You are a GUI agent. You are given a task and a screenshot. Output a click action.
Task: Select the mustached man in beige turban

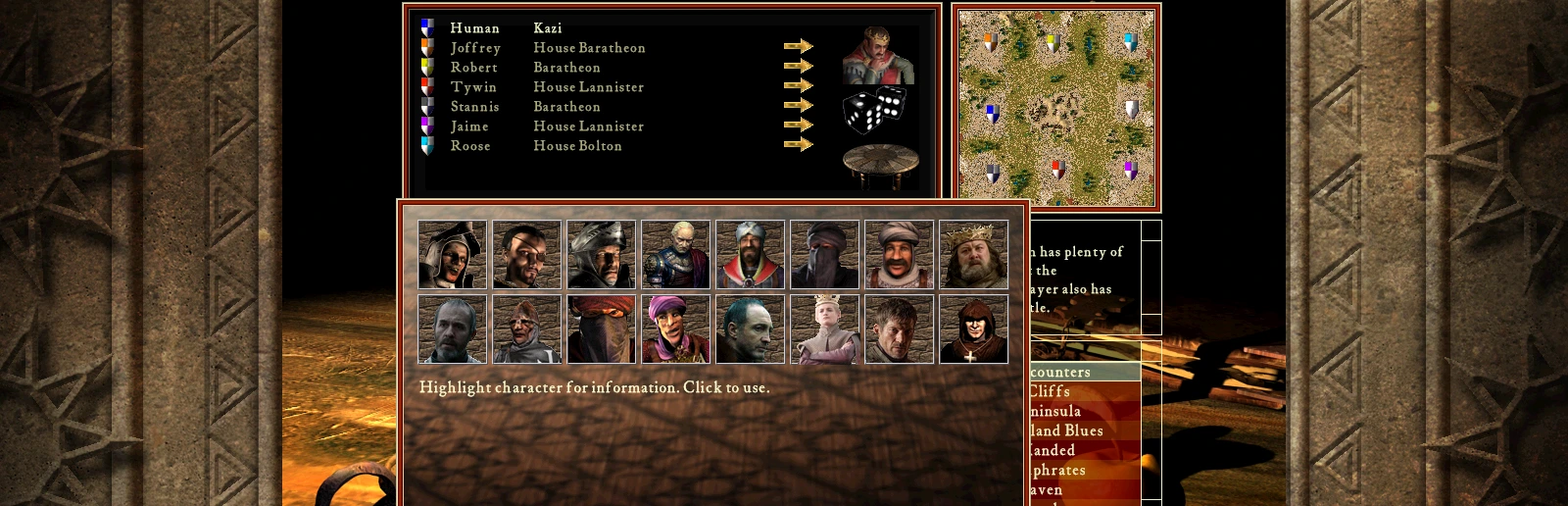tap(899, 255)
